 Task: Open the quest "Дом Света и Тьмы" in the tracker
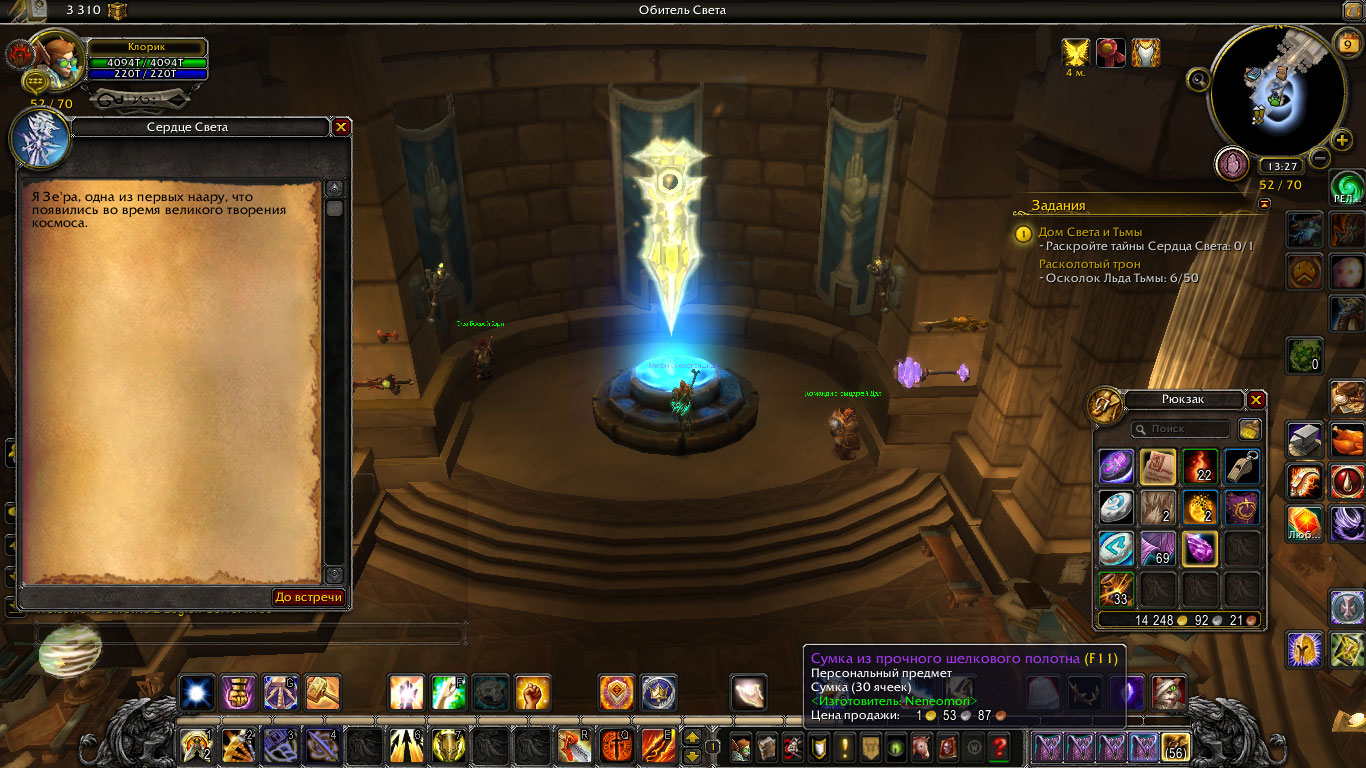tap(1090, 232)
